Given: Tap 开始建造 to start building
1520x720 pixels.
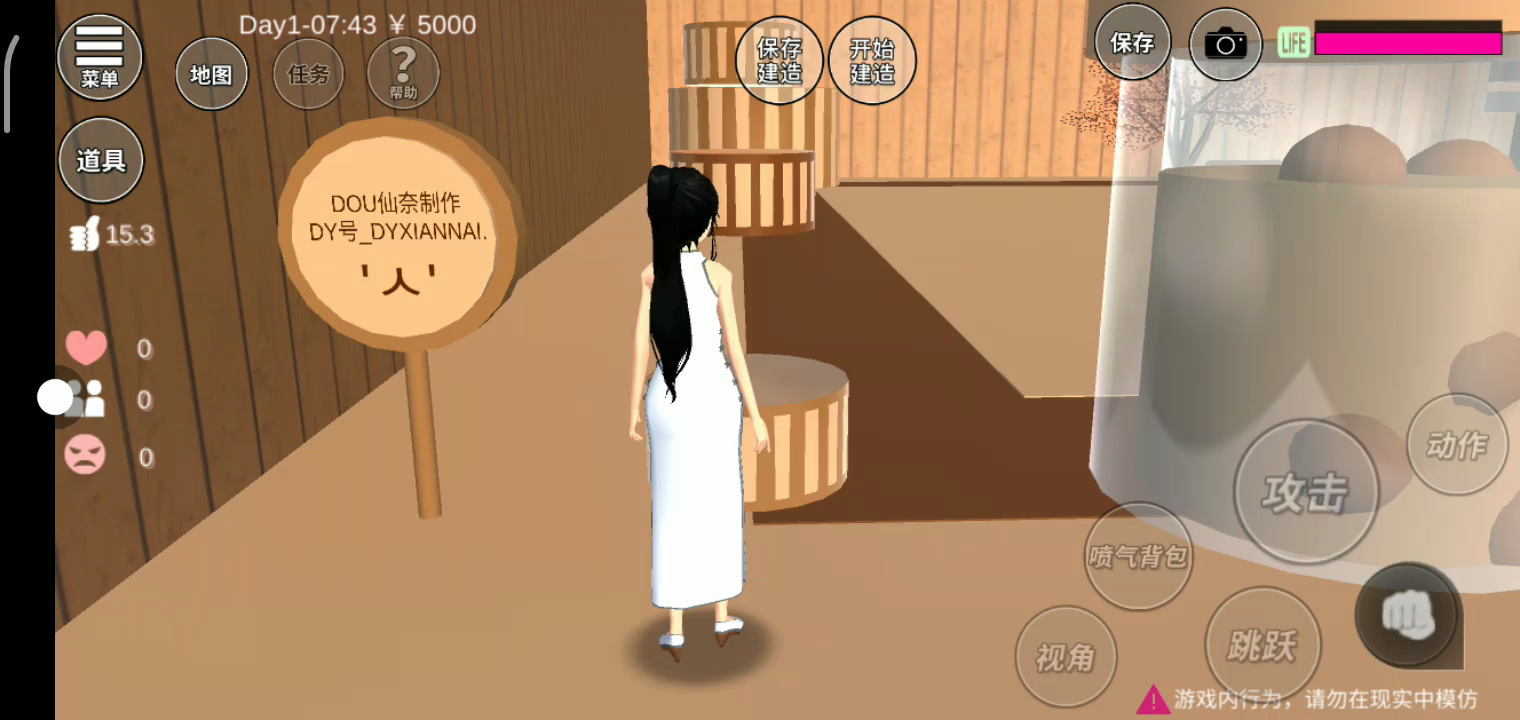Looking at the screenshot, I should [872, 60].
